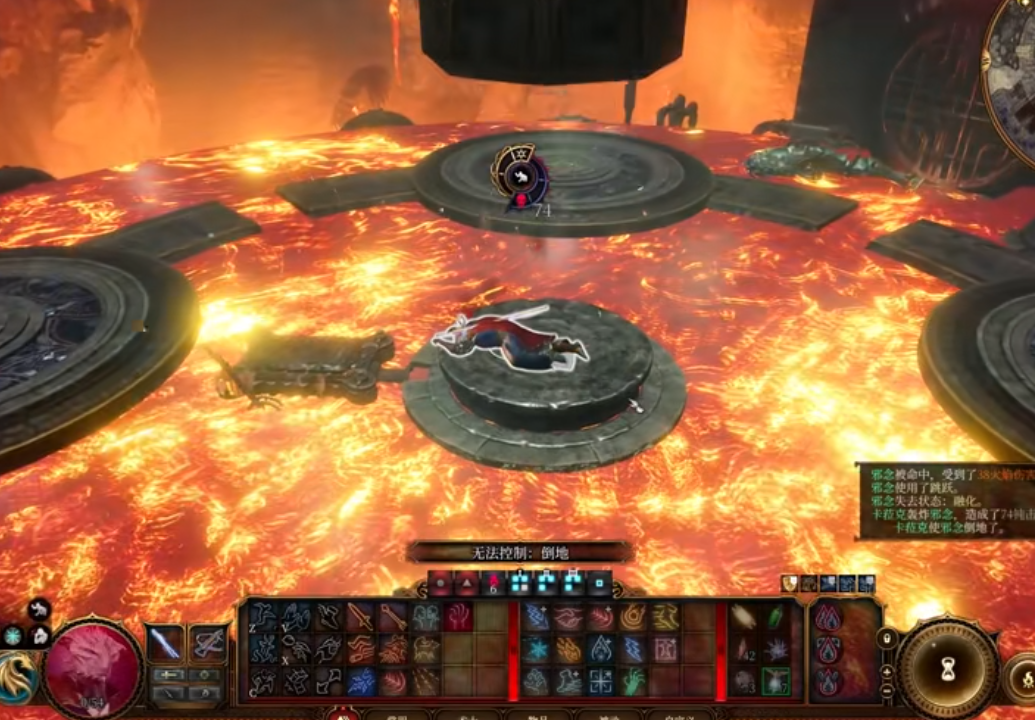Image resolution: width=1035 pixels, height=720 pixels.
Task: Toggle the cyan snowflake status icon
Action: click(x=12, y=636)
